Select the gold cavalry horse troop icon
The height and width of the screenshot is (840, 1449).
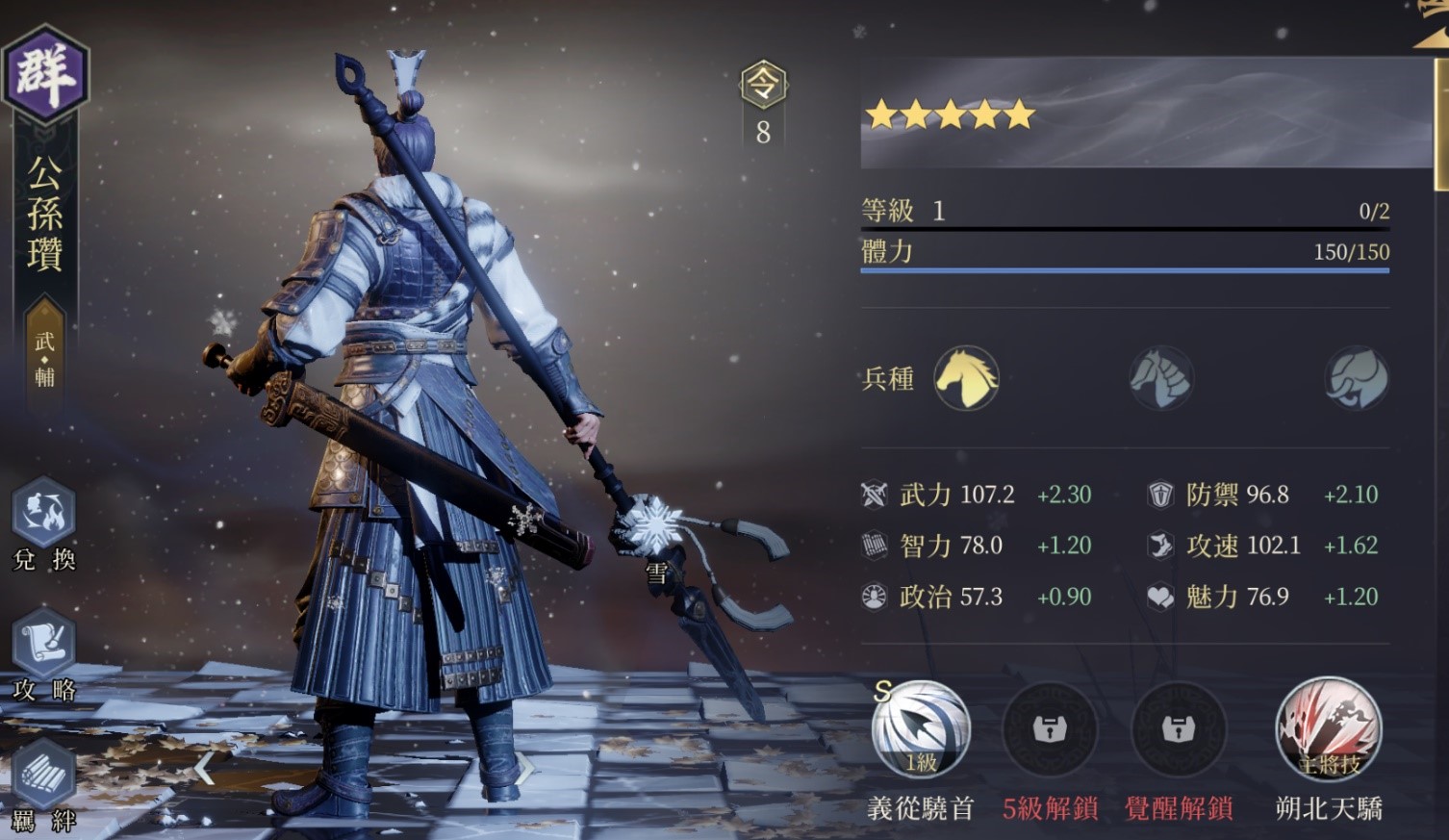(x=966, y=378)
